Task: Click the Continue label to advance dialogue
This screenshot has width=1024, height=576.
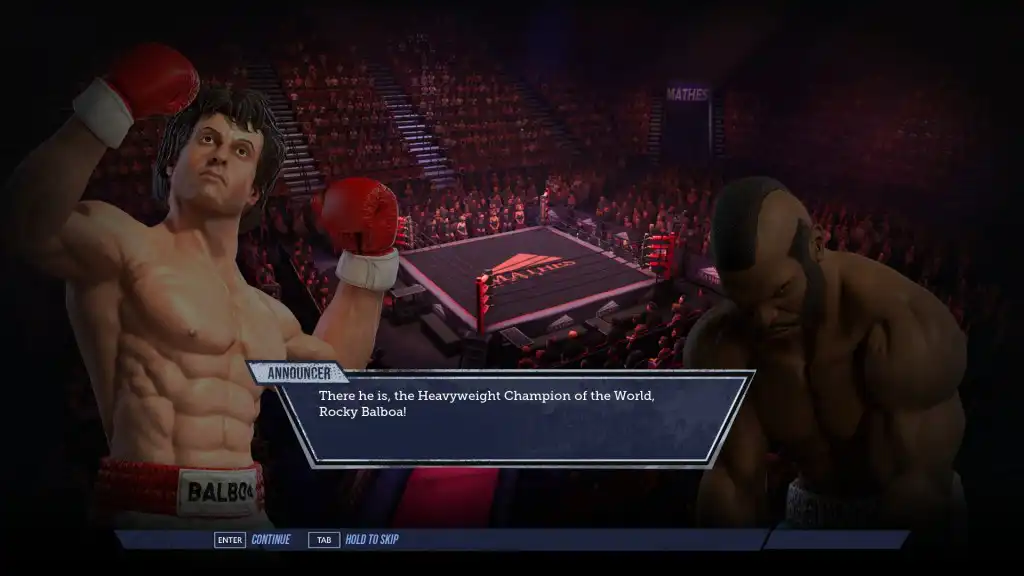Action: 270,540
